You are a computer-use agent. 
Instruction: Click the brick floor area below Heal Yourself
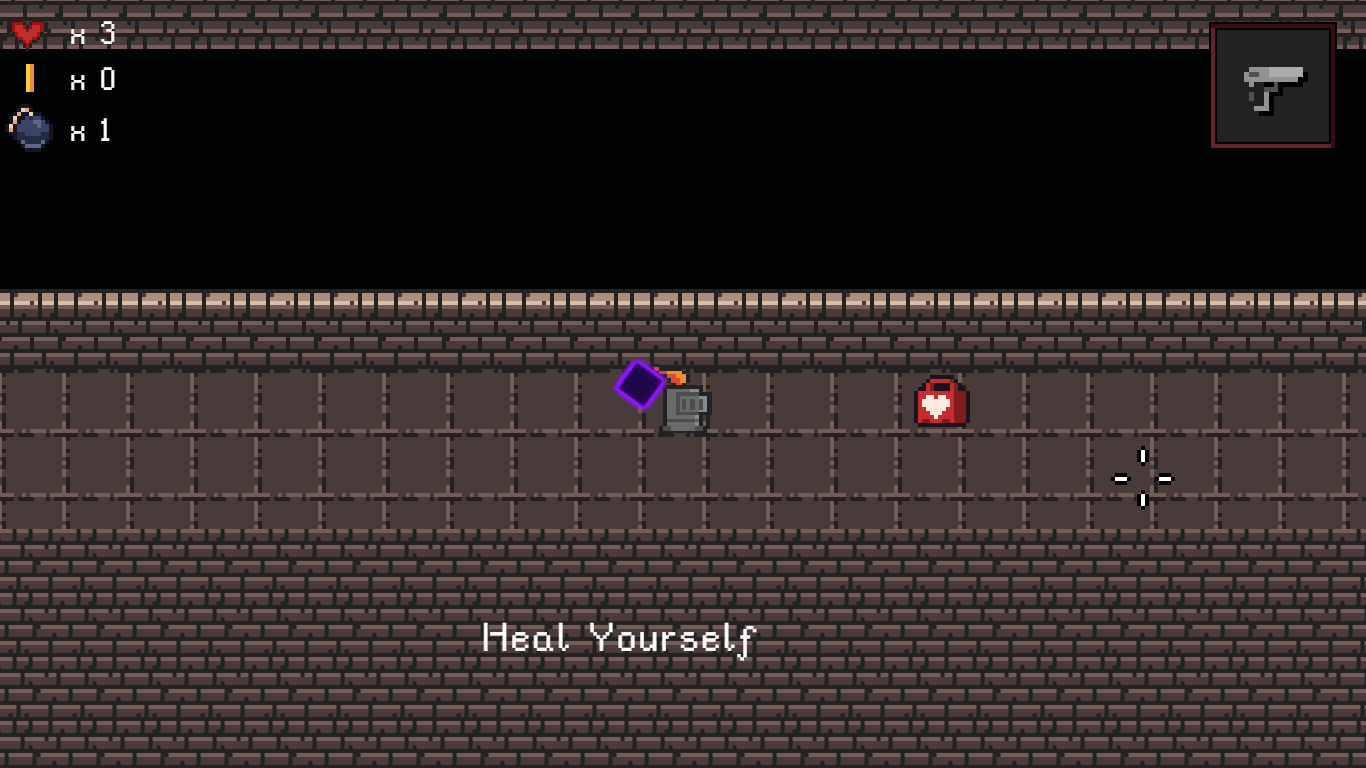[x=620, y=710]
